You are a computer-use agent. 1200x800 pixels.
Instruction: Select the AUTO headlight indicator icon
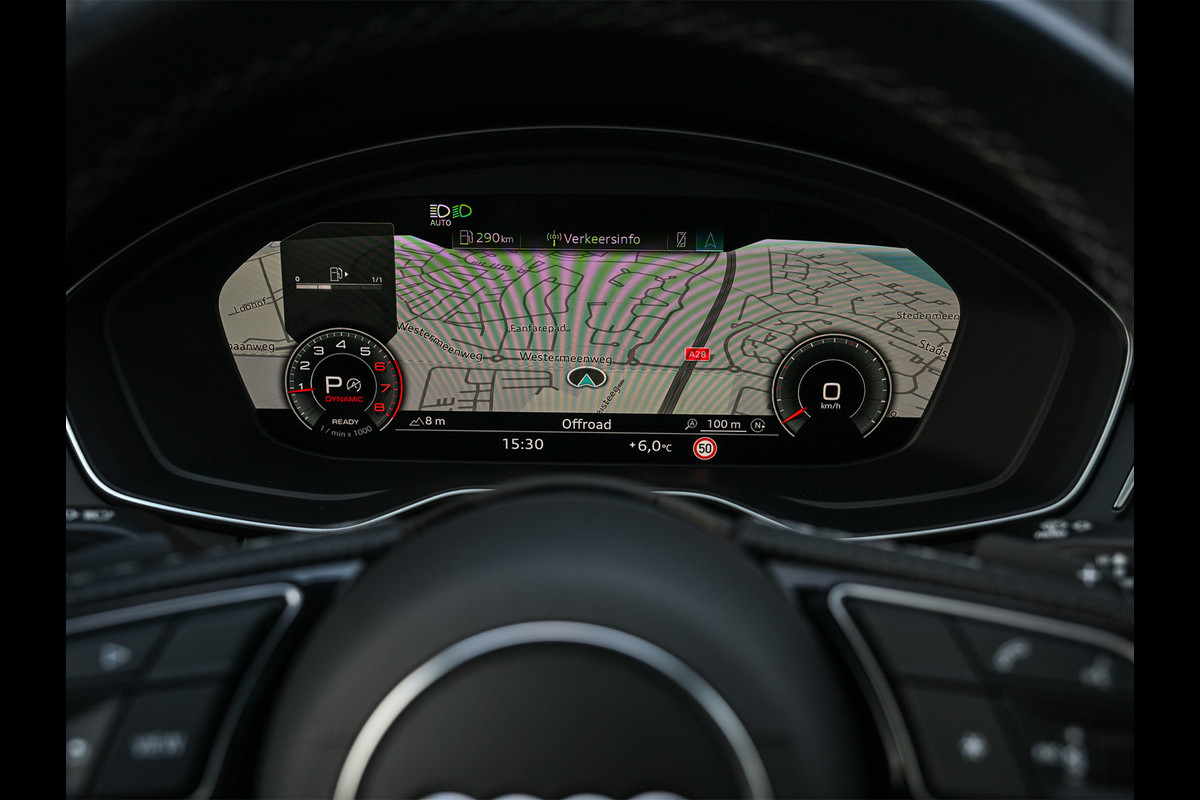[440, 214]
